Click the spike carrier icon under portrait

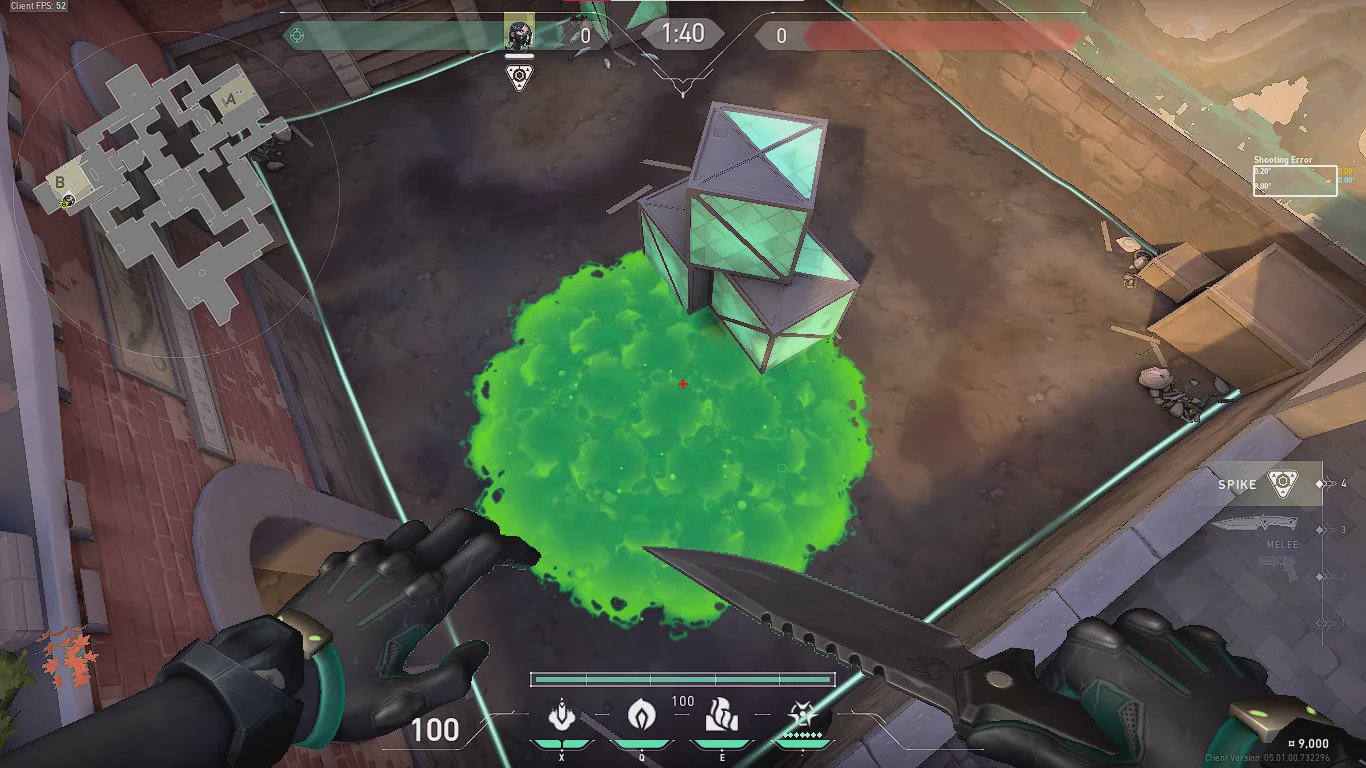(519, 78)
